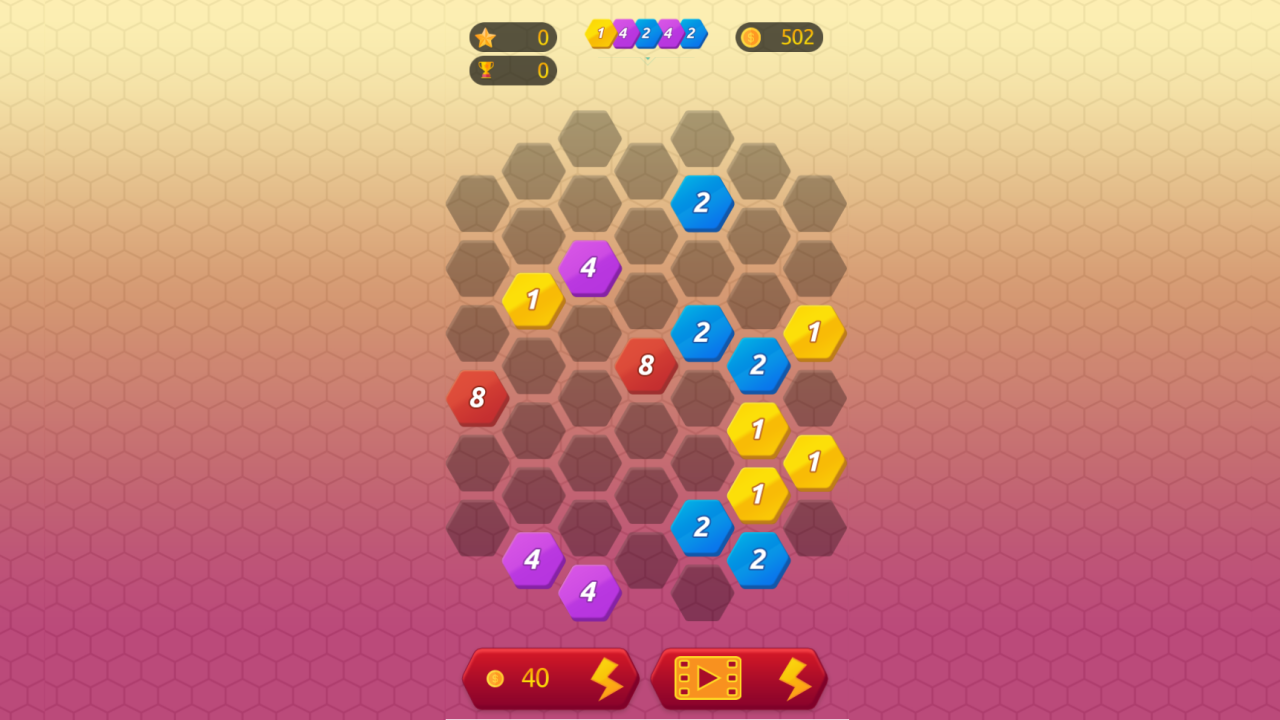Viewport: 1280px width, 720px height.
Task: Click the trophy counter icon
Action: [x=487, y=71]
